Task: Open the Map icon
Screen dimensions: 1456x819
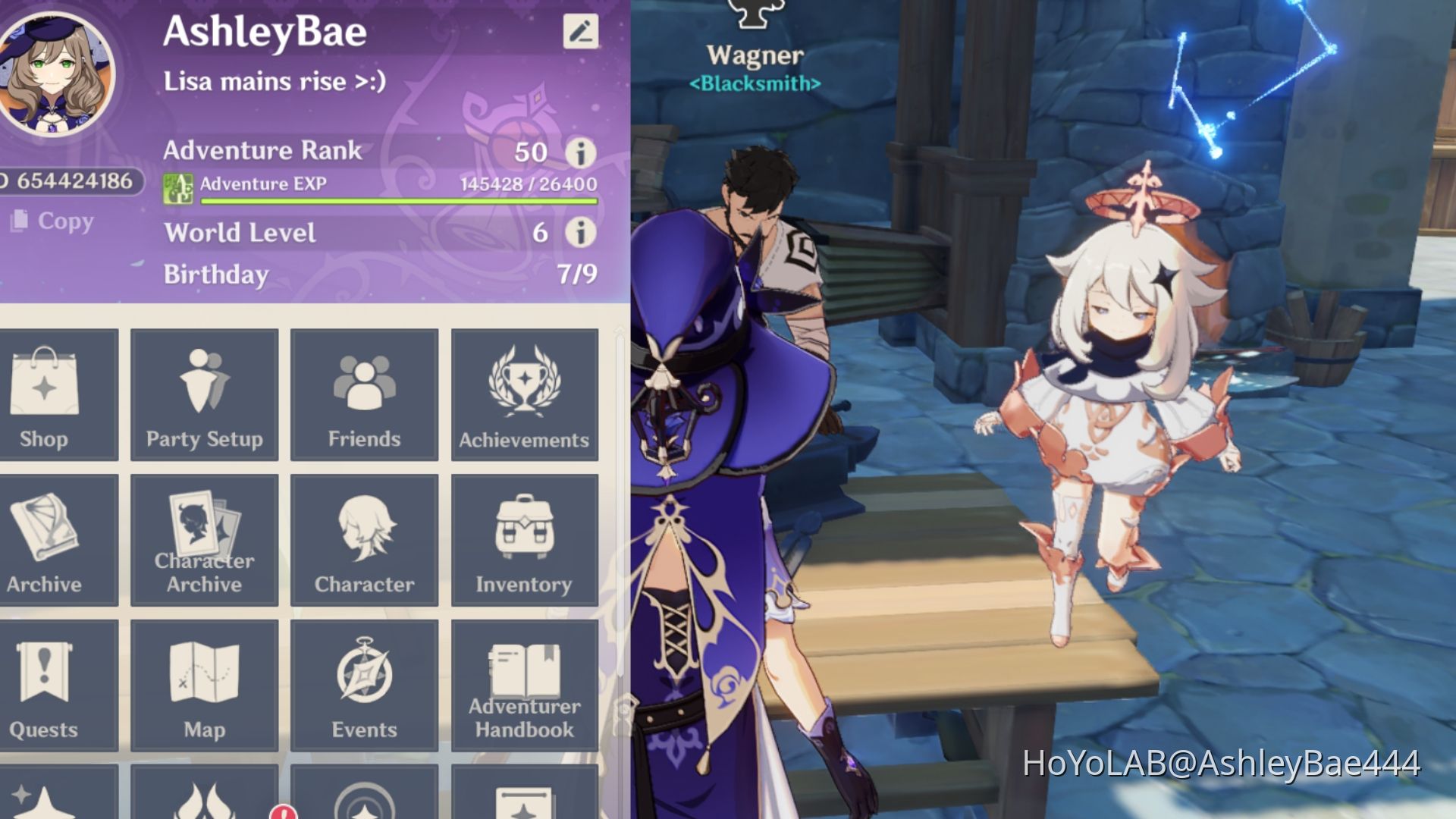Action: [203, 685]
